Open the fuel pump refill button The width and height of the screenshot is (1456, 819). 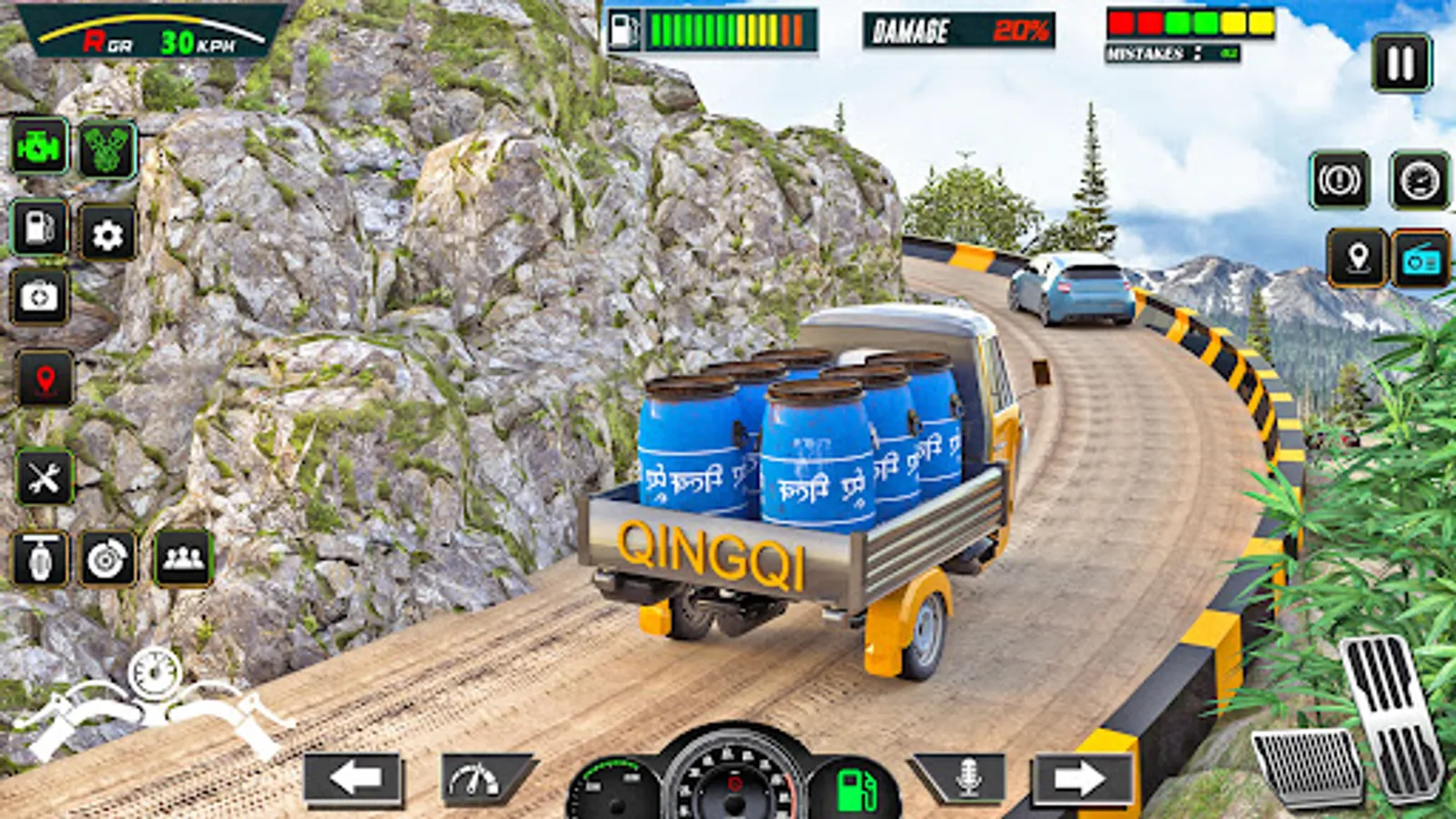tap(40, 227)
